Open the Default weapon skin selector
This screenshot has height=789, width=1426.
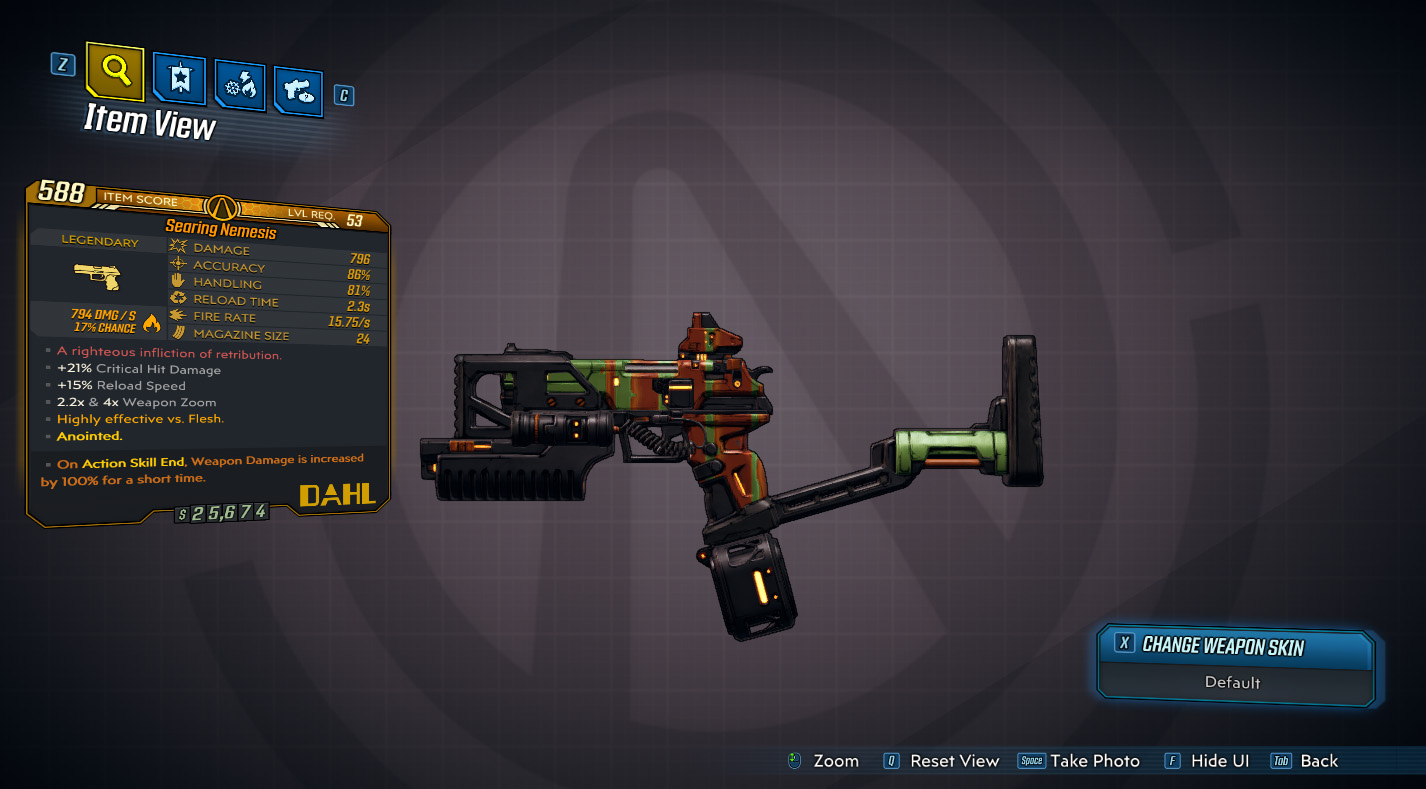tap(1234, 683)
